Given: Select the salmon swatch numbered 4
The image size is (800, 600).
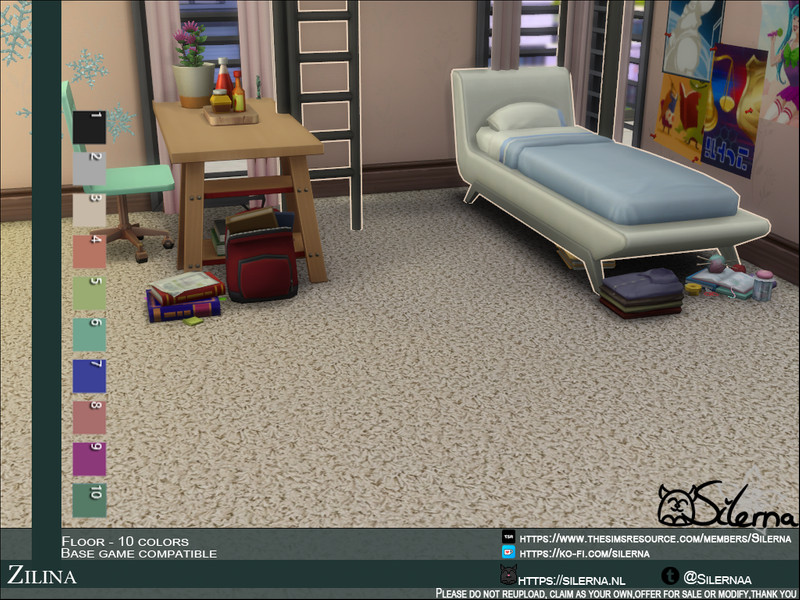Looking at the screenshot, I should coord(89,251).
